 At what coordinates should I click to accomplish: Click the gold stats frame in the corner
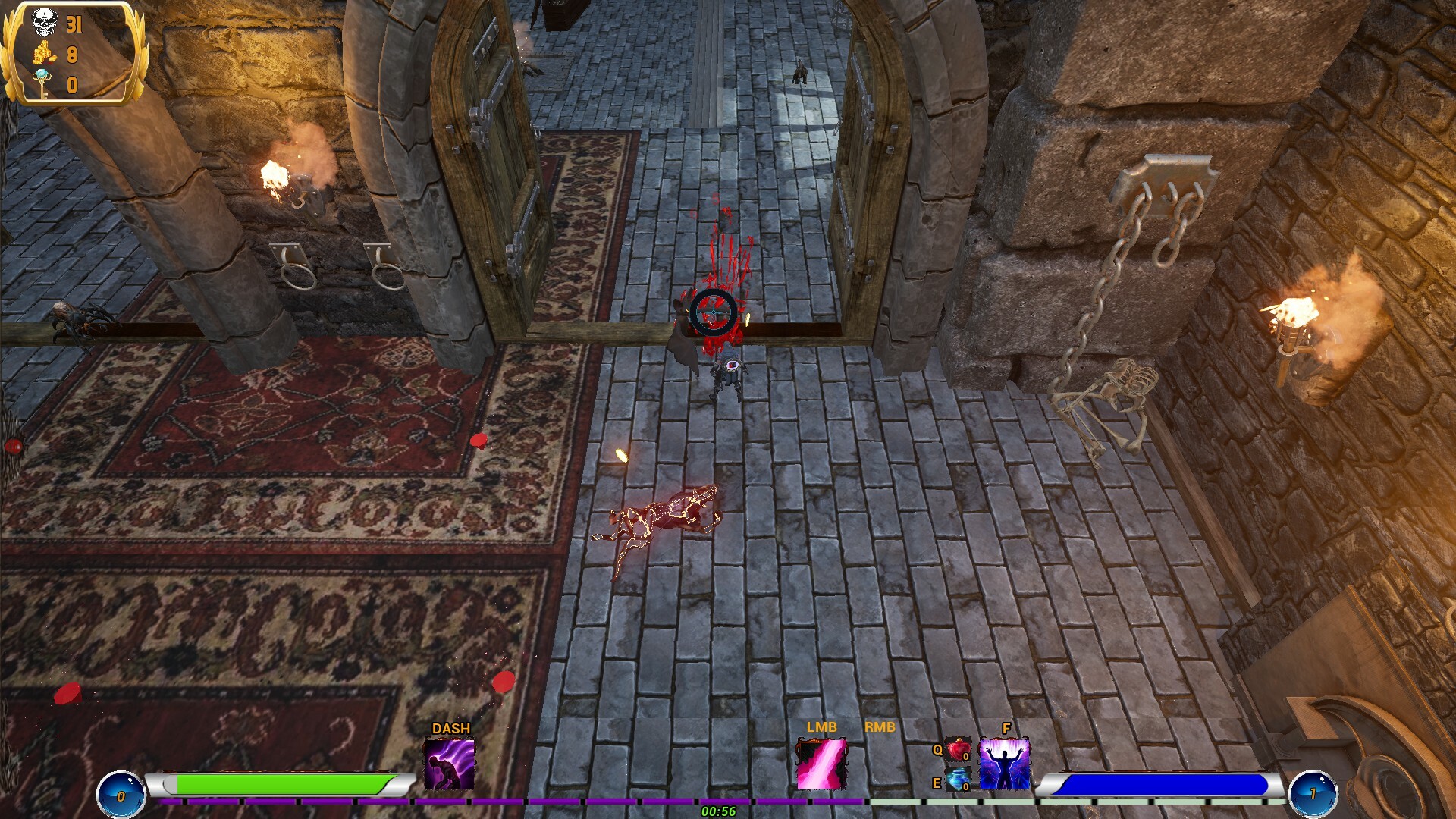[68, 53]
